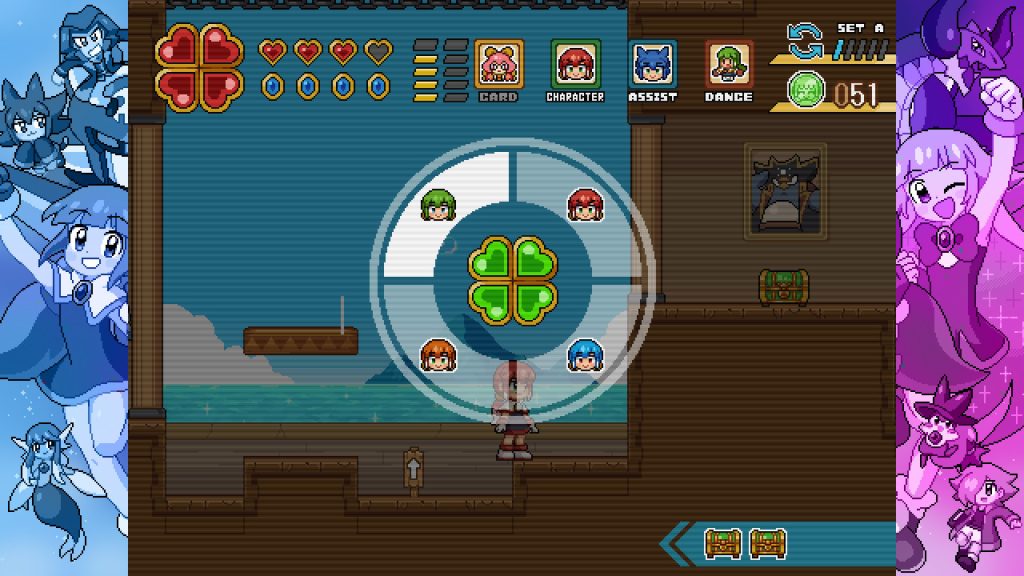Pick the red-haired character on the wheel
The height and width of the screenshot is (576, 1024).
584,205
